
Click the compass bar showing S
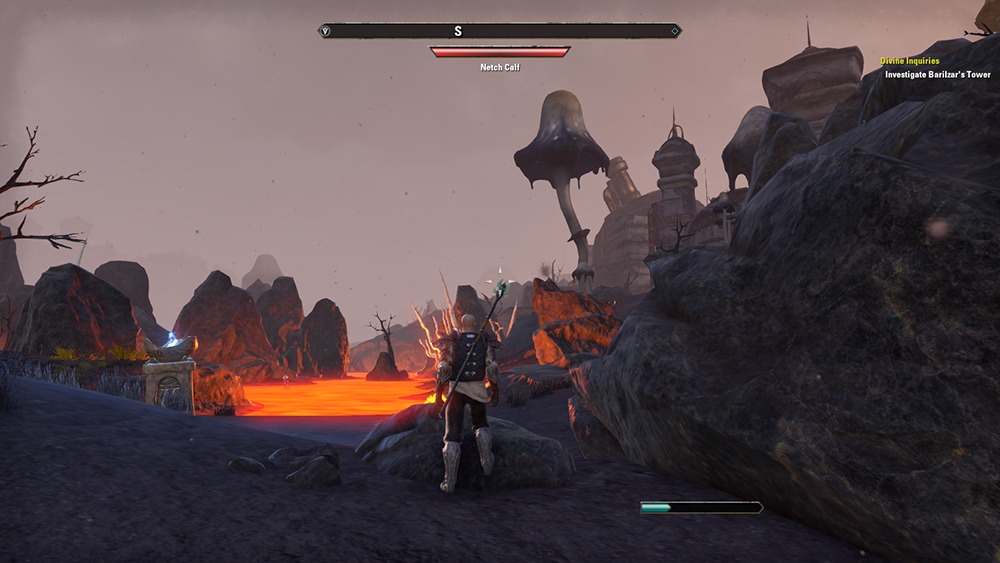[x=499, y=31]
